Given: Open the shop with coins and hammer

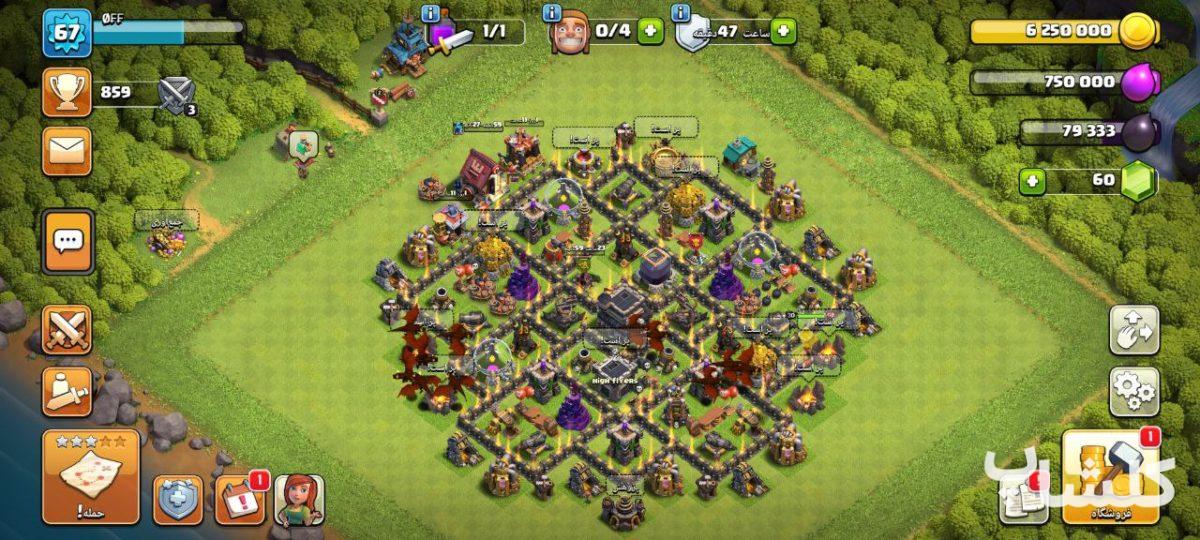Looking at the screenshot, I should coord(1110,477).
